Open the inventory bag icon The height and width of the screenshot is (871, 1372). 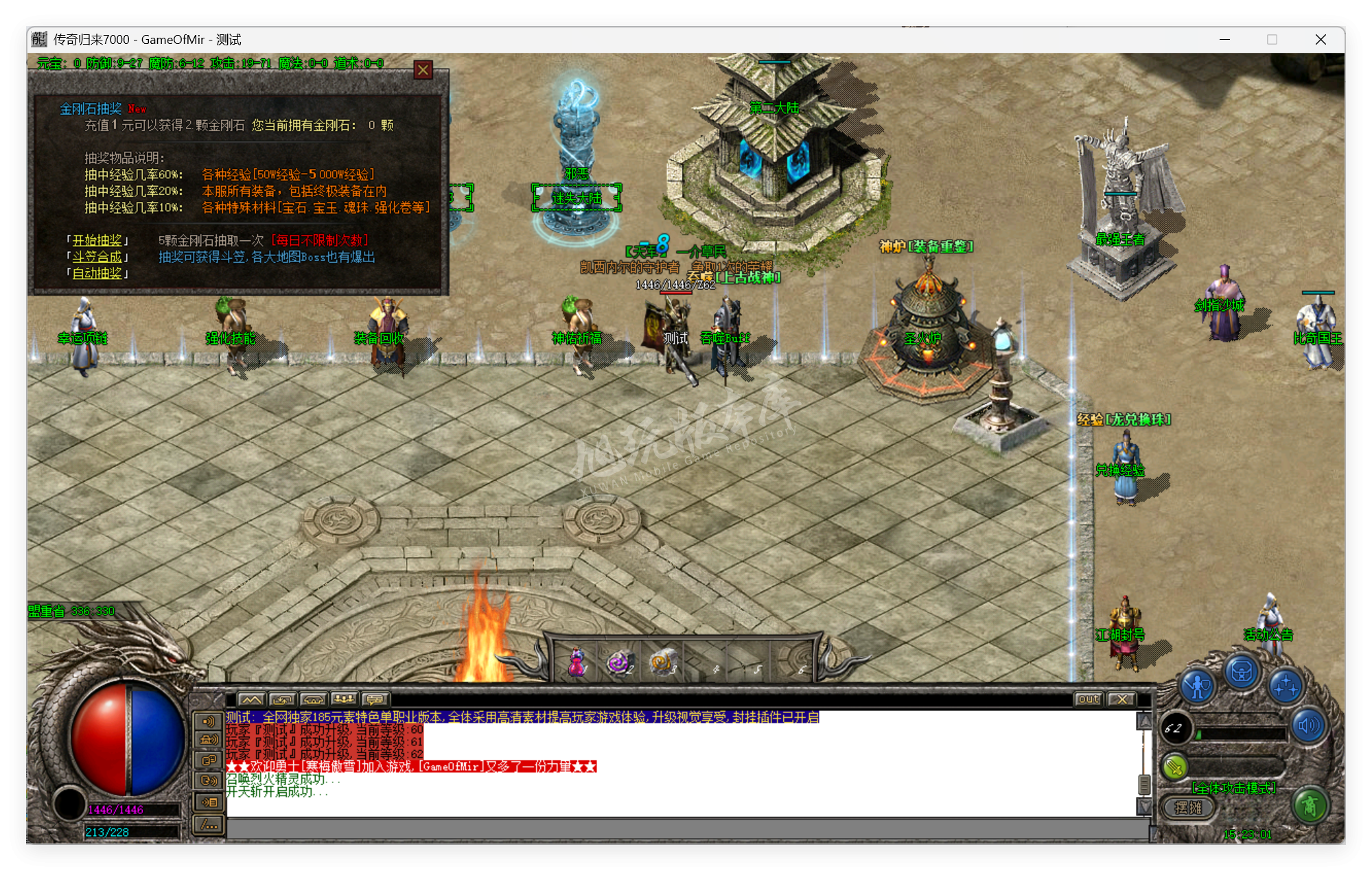tap(1241, 671)
